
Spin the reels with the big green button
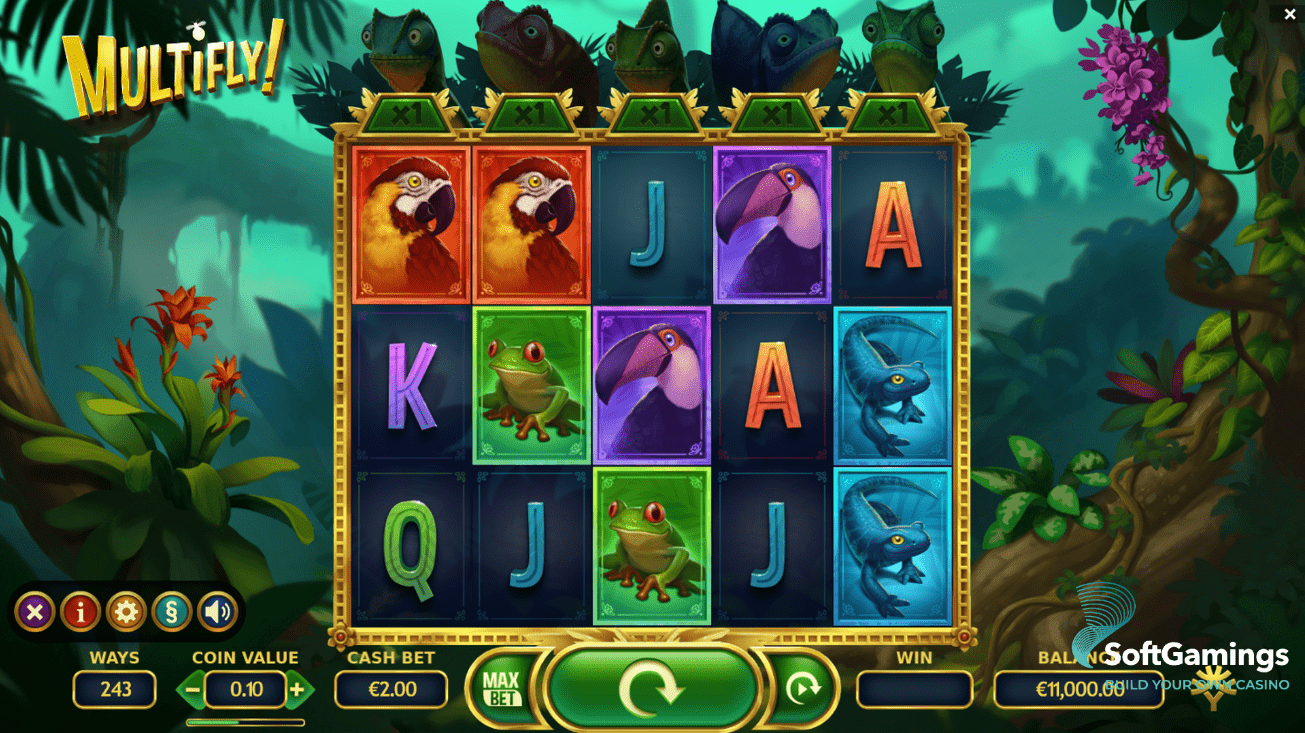point(652,688)
